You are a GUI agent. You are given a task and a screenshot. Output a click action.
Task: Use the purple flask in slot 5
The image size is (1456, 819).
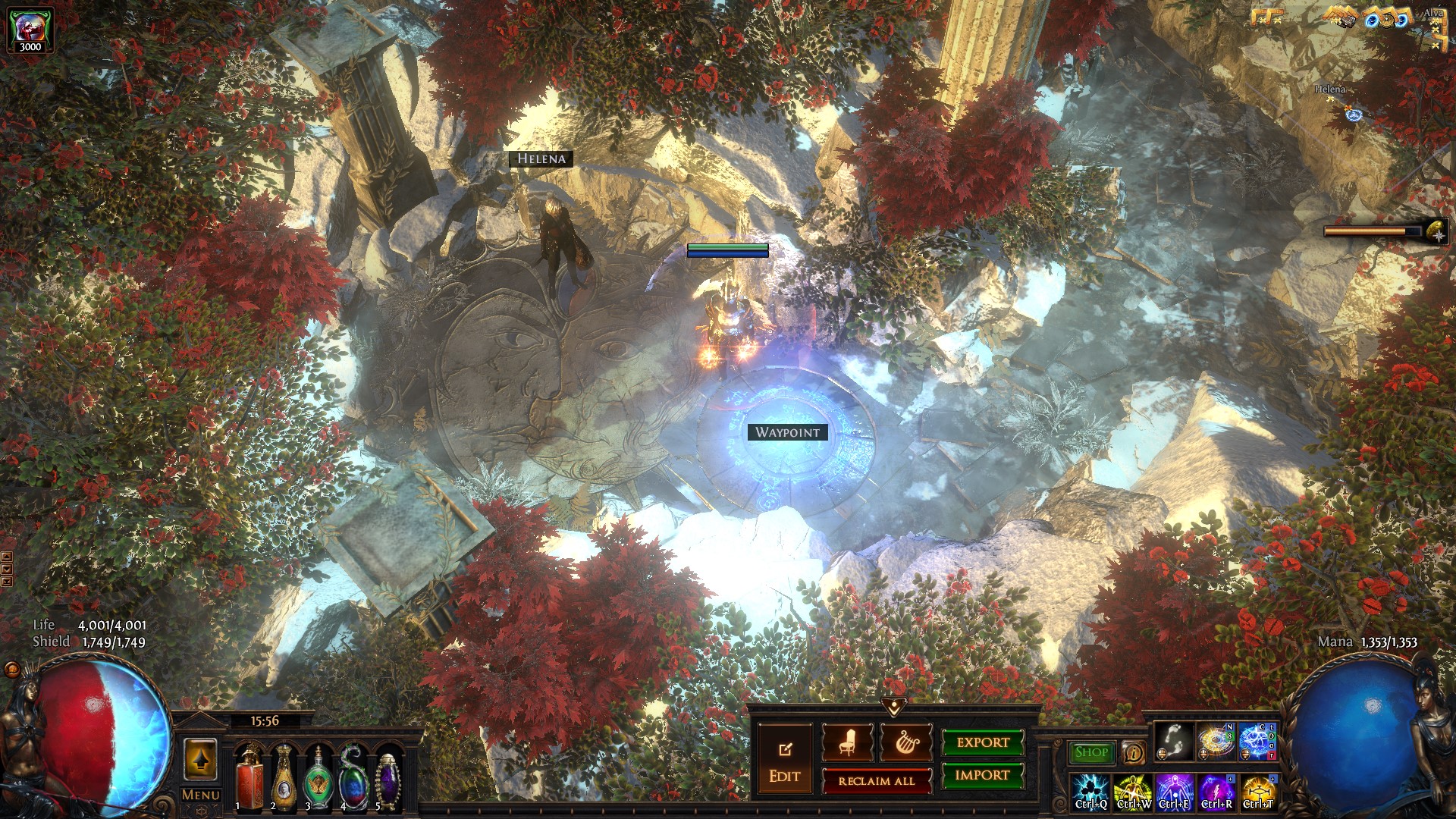(388, 777)
